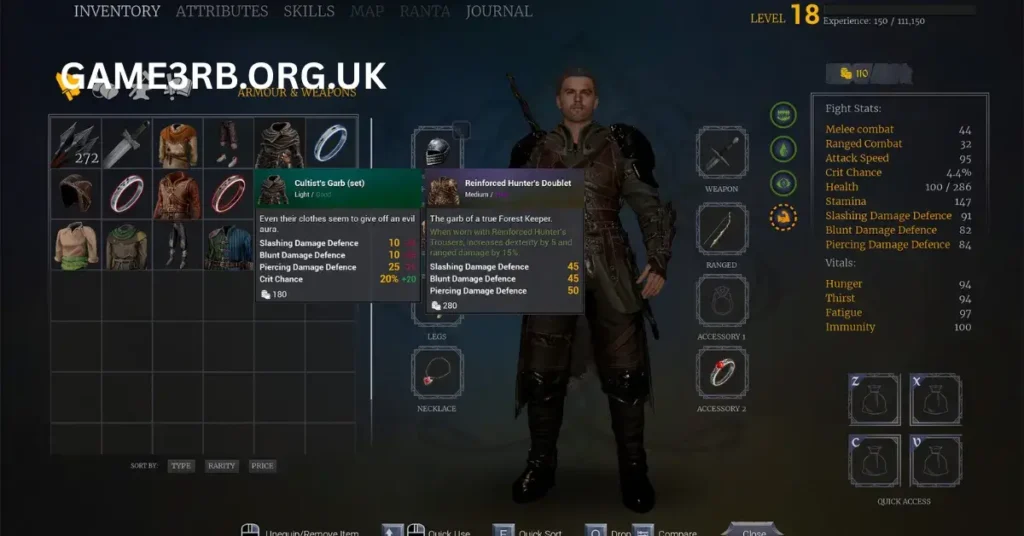Image resolution: width=1024 pixels, height=536 pixels.
Task: Sort inventory by Price
Action: coord(262,466)
